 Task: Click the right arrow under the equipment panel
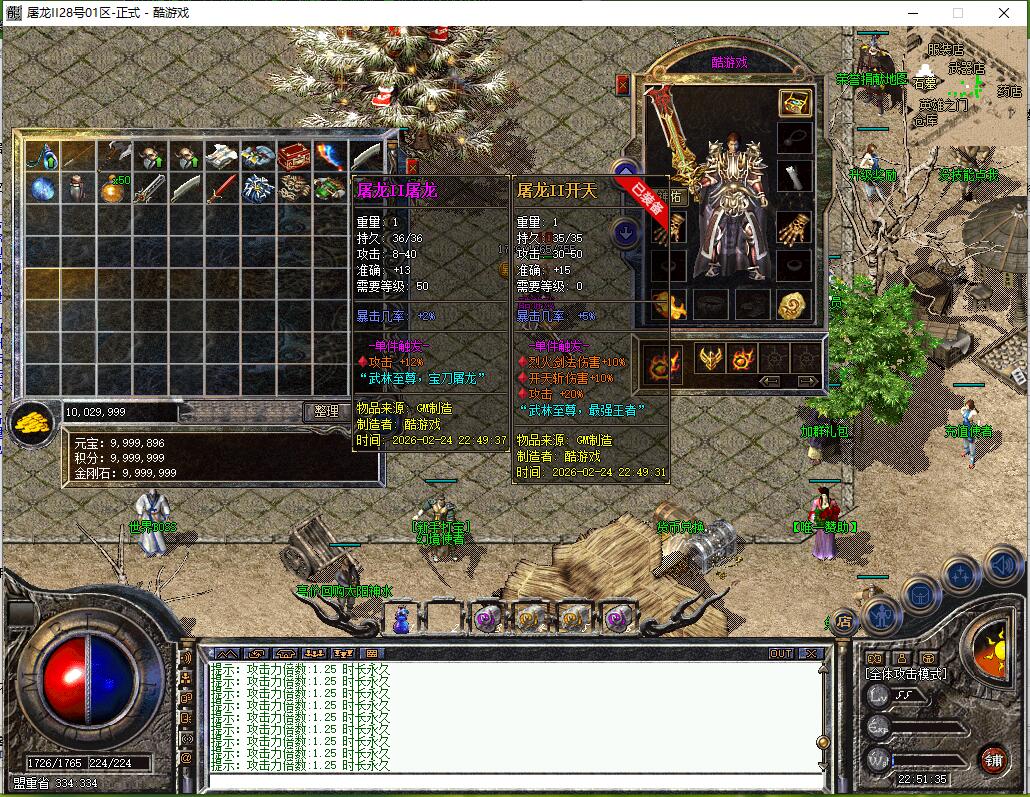806,381
